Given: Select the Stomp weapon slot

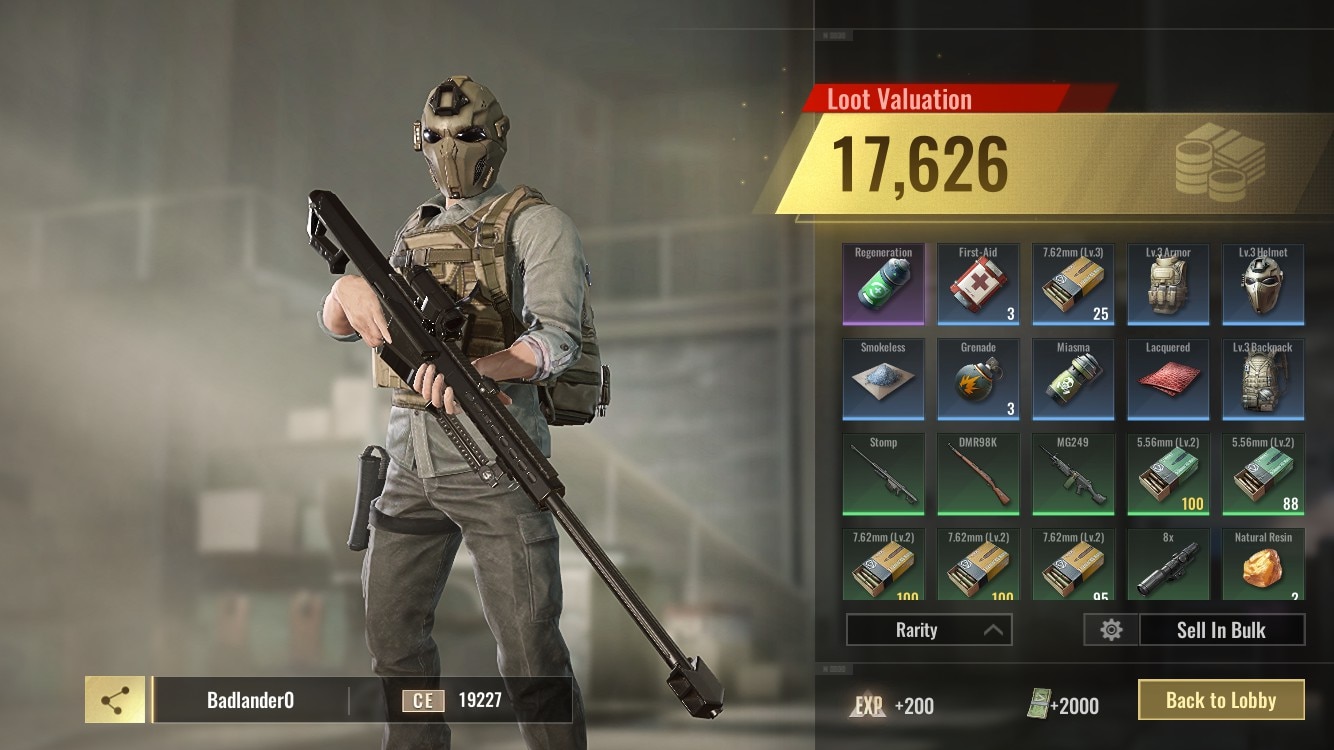Looking at the screenshot, I should pos(884,475).
